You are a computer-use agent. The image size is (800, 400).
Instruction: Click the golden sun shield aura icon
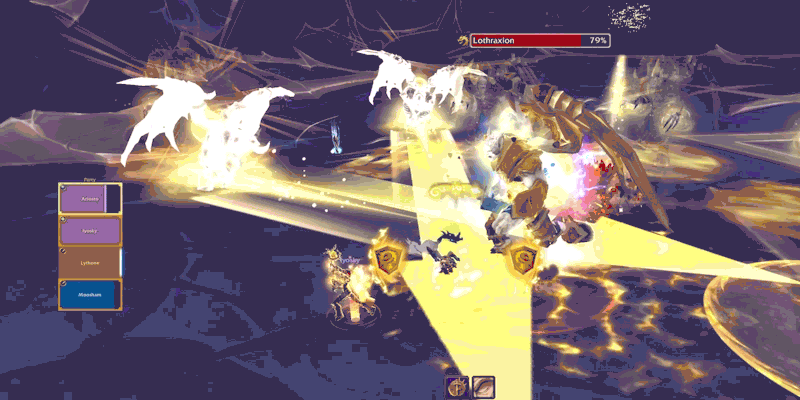(458, 387)
